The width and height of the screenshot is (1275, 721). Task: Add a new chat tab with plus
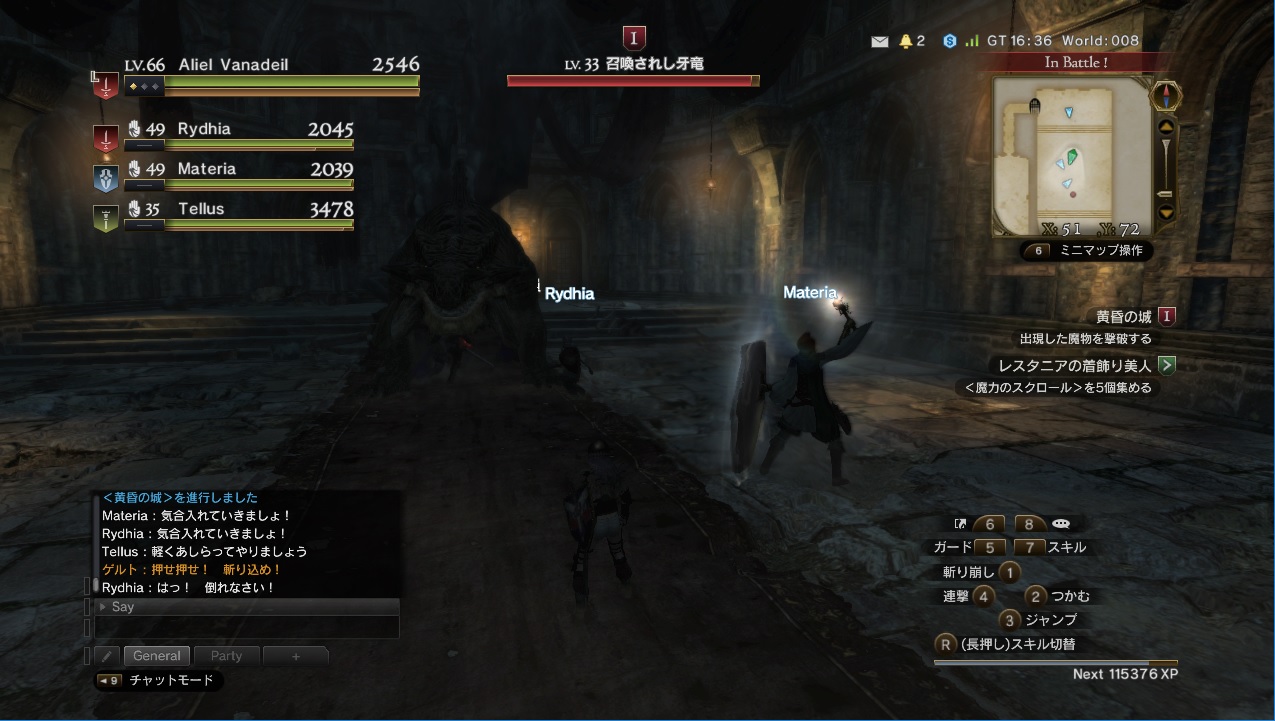coord(295,656)
